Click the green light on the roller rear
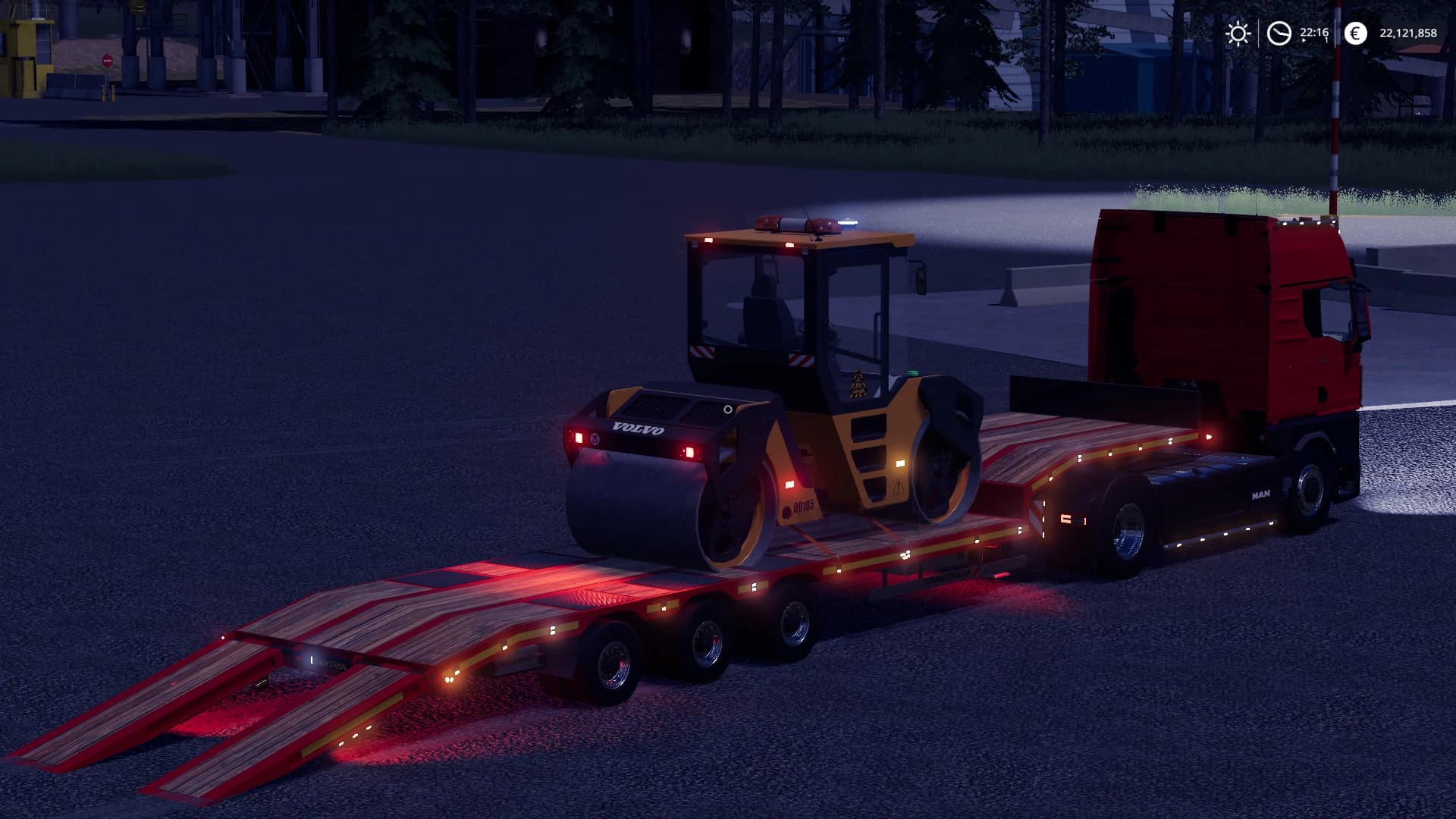Viewport: 1456px width, 819px height. click(912, 372)
